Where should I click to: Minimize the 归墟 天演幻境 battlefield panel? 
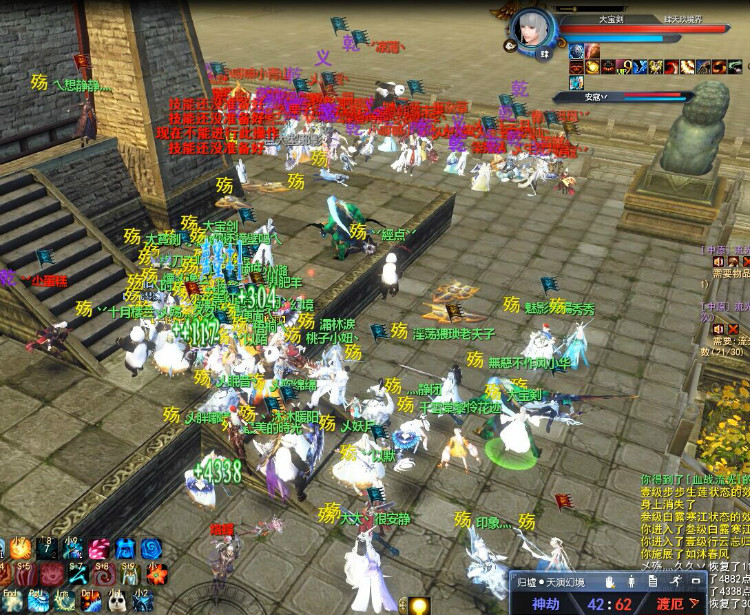695,581
